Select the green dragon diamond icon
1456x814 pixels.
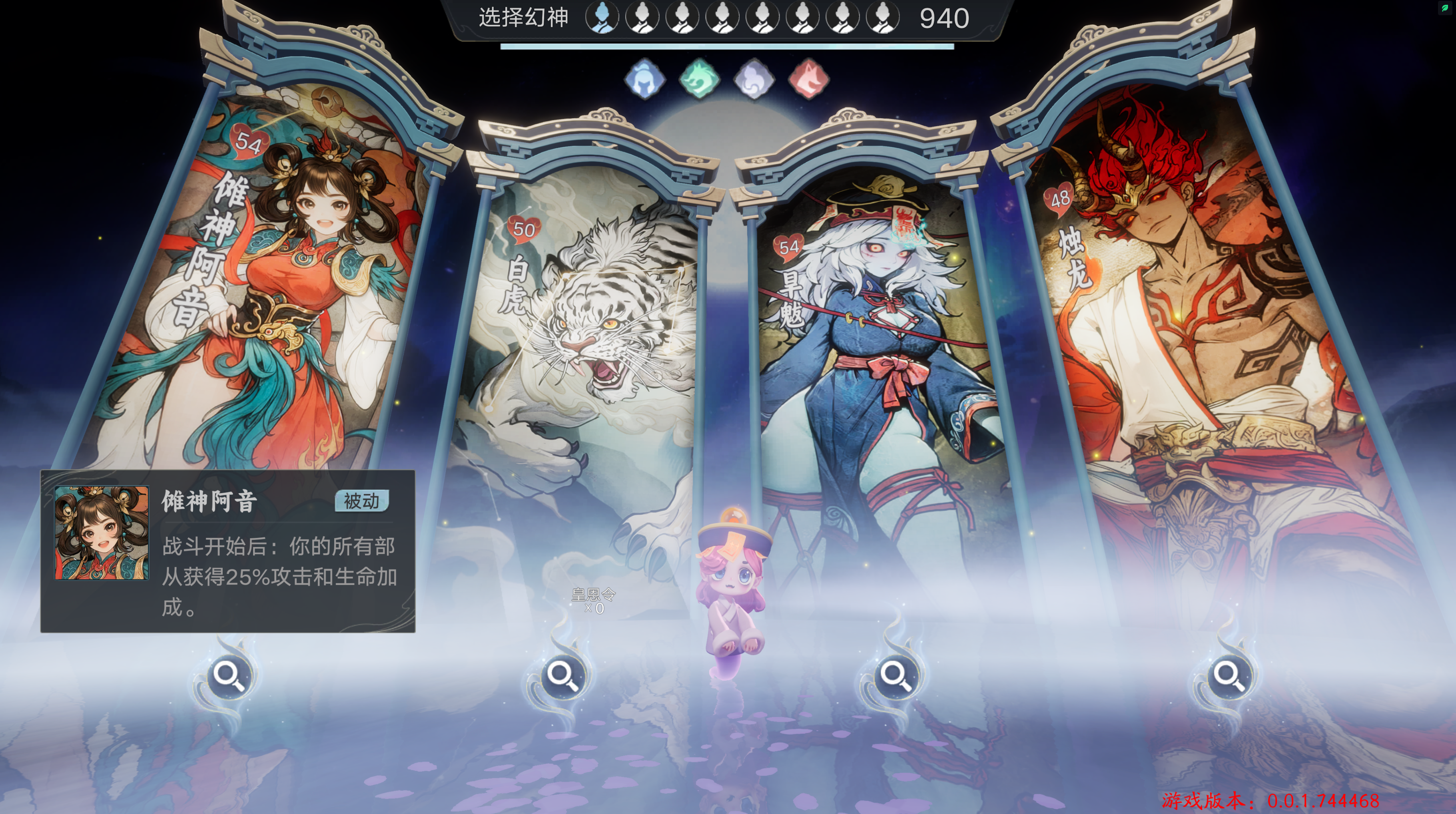699,78
